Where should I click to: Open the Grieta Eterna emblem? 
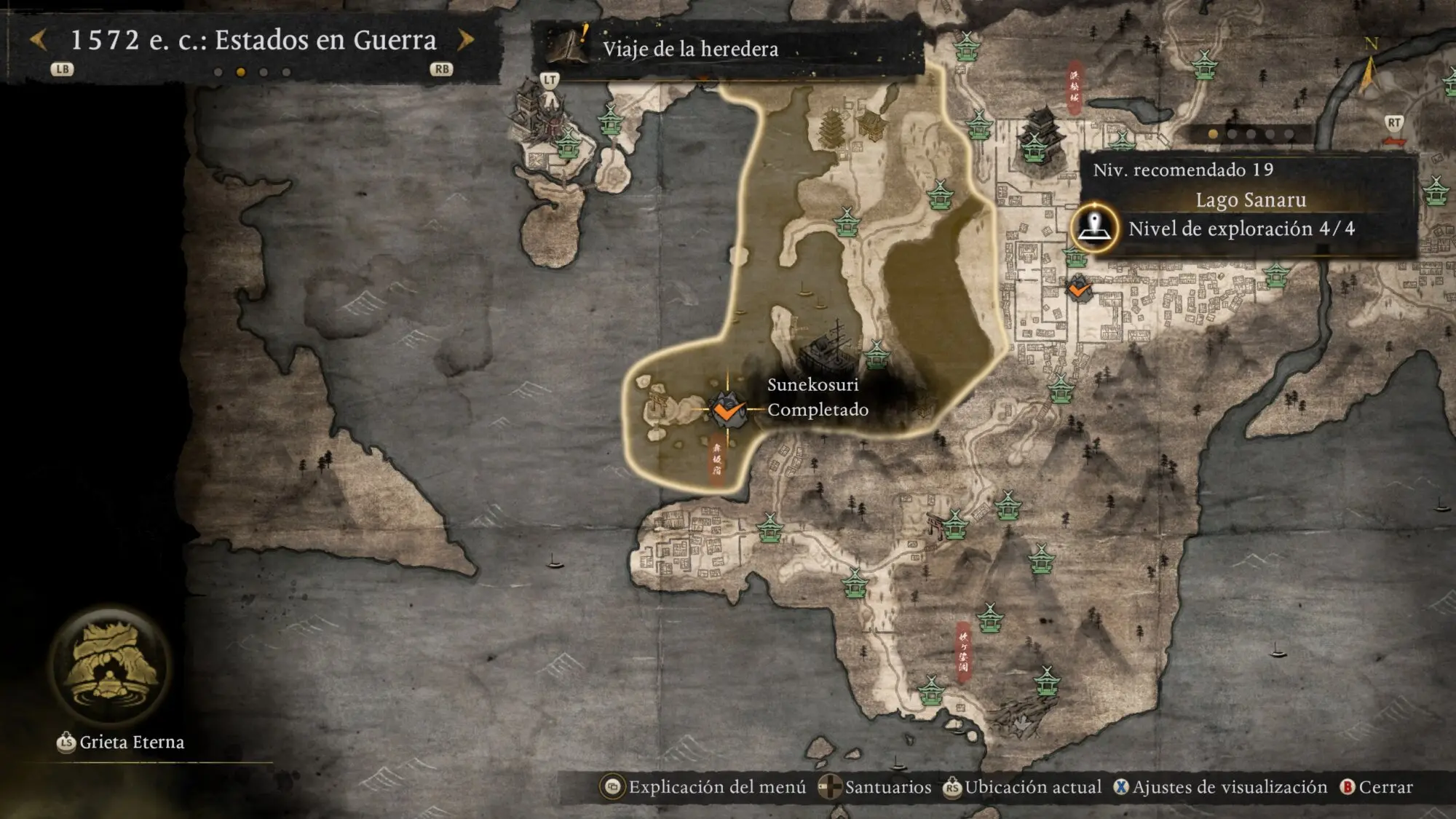click(x=111, y=666)
